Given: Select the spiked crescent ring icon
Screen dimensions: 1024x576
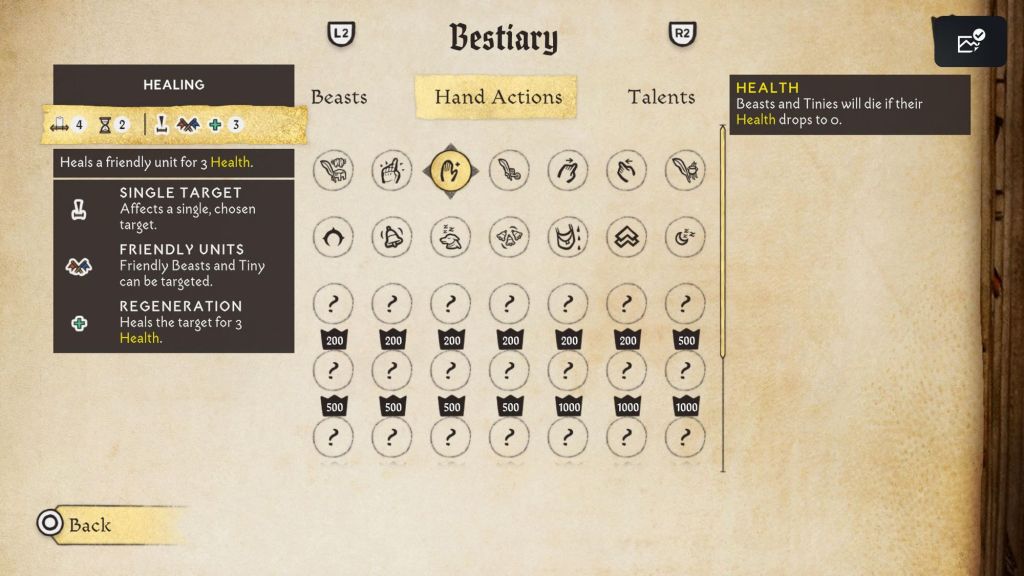Looking at the screenshot, I should (x=332, y=237).
